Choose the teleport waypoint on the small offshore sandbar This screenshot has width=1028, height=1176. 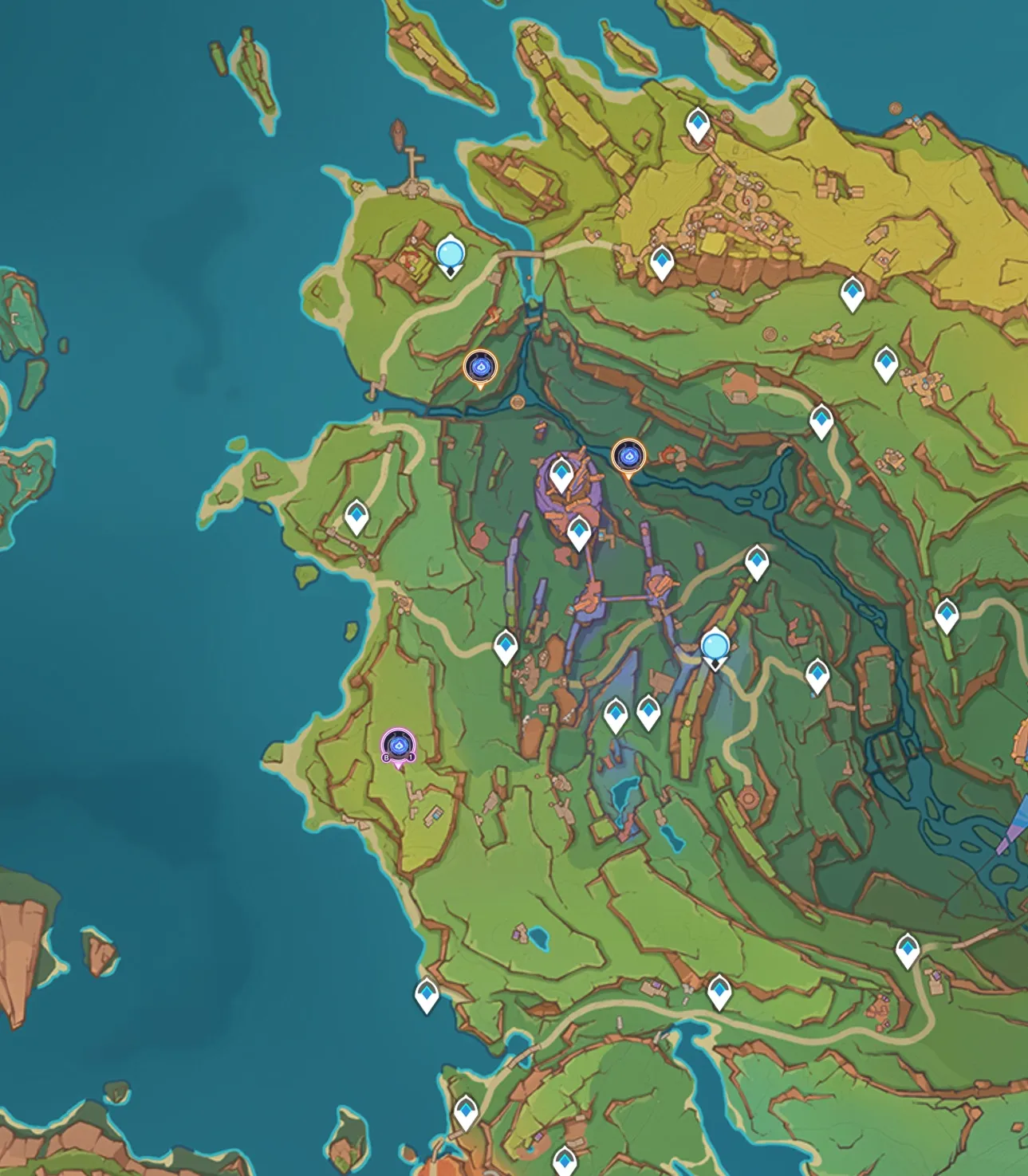point(427,994)
